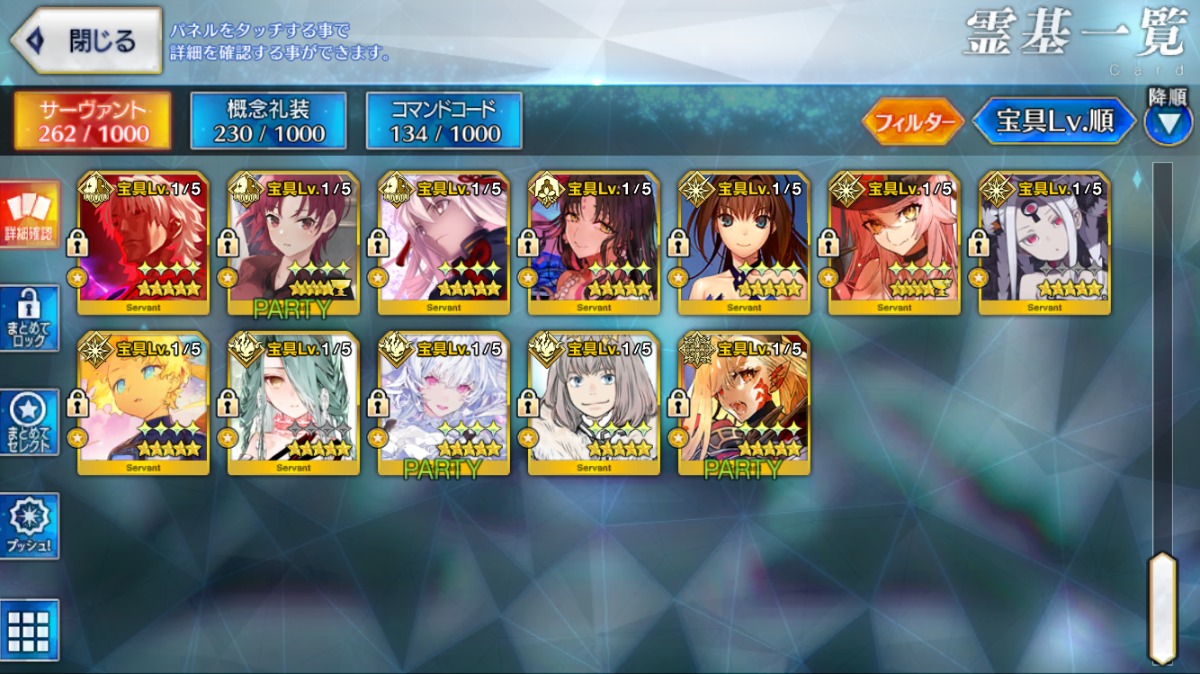Close the spirit origin list with 閉じる
The width and height of the screenshot is (1200, 674).
tap(87, 41)
